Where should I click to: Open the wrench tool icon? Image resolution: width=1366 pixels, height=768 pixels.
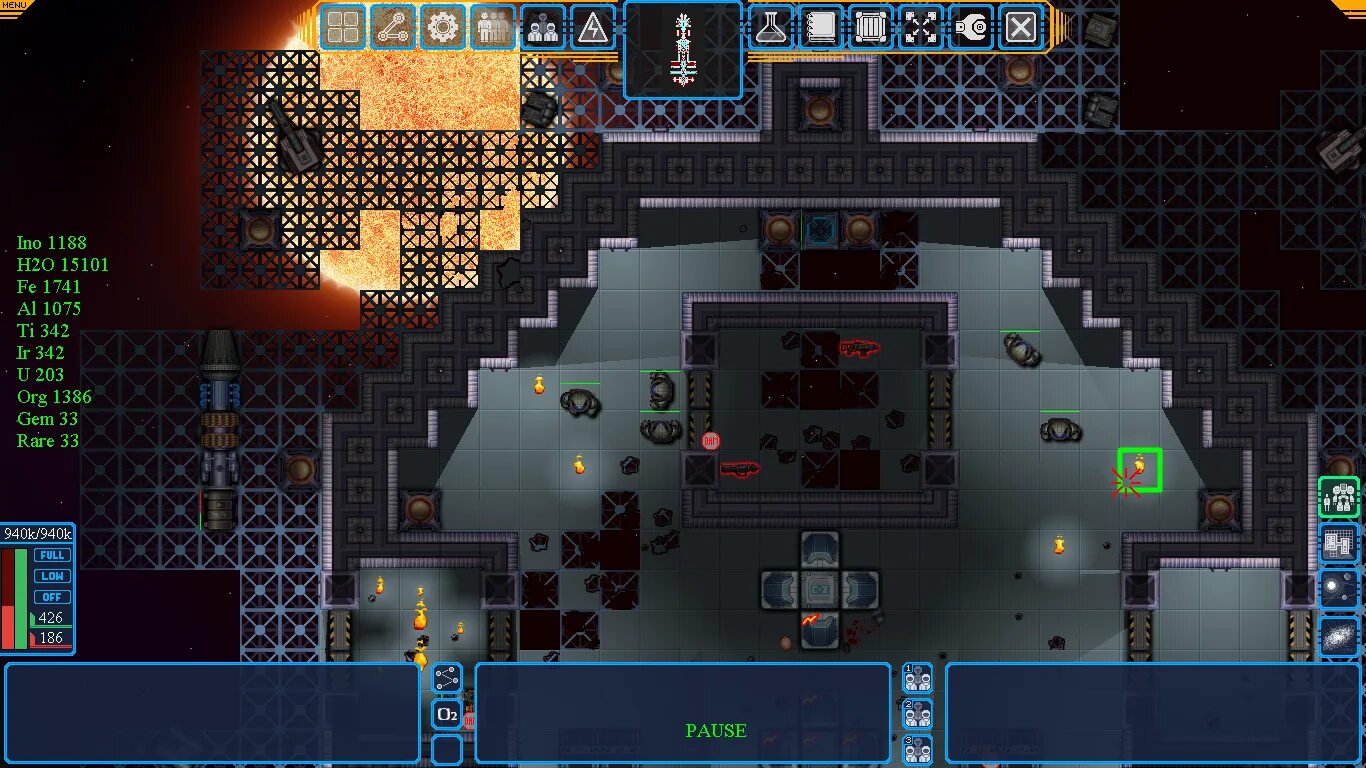point(970,27)
